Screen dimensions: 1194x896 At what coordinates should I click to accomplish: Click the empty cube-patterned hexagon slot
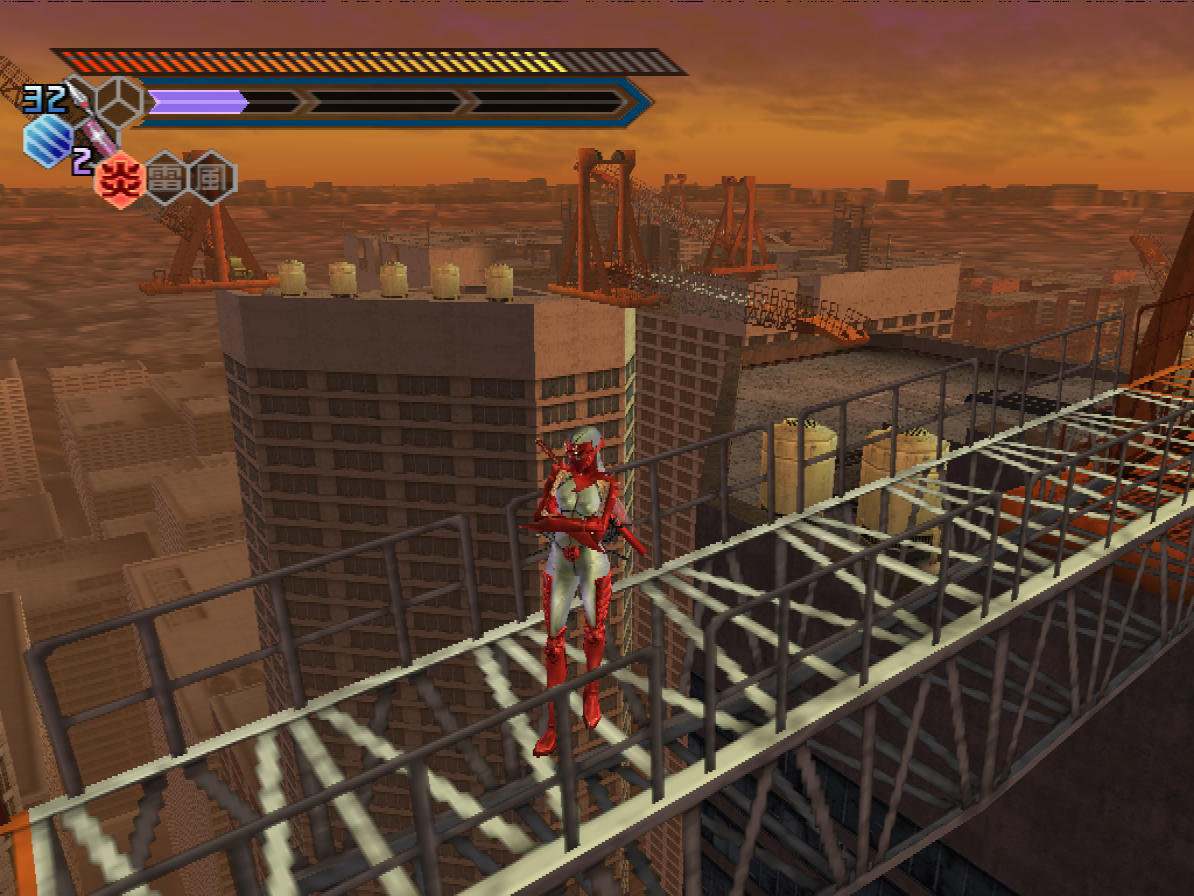pyautogui.click(x=119, y=99)
